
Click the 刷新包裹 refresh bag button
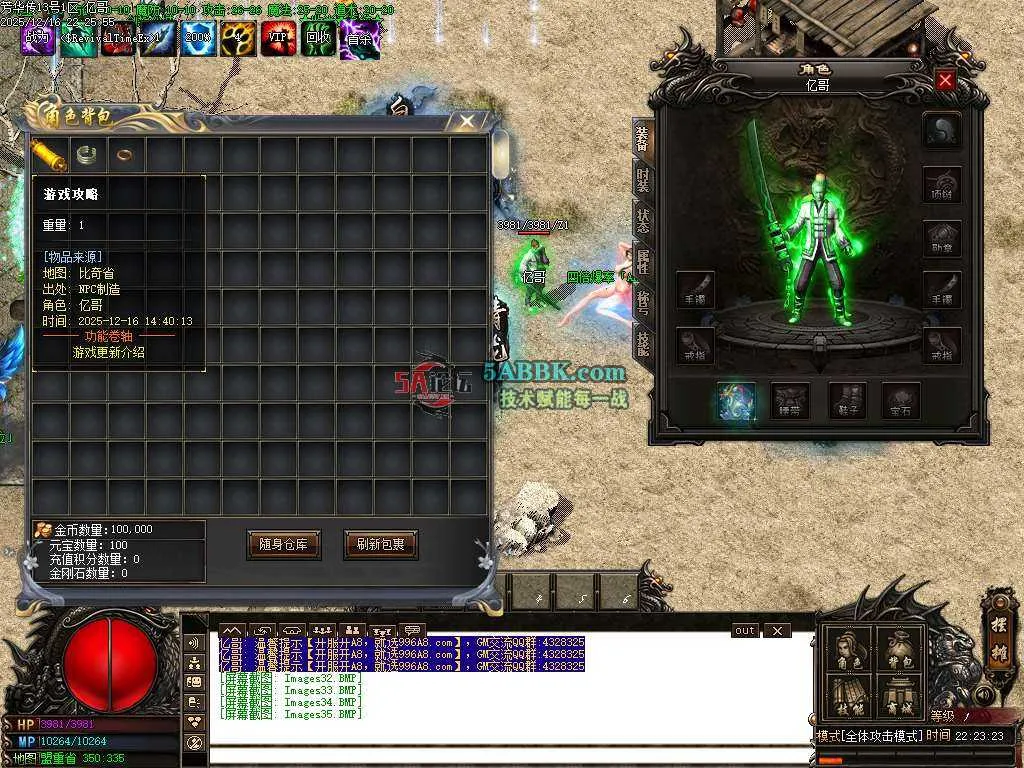coord(380,544)
